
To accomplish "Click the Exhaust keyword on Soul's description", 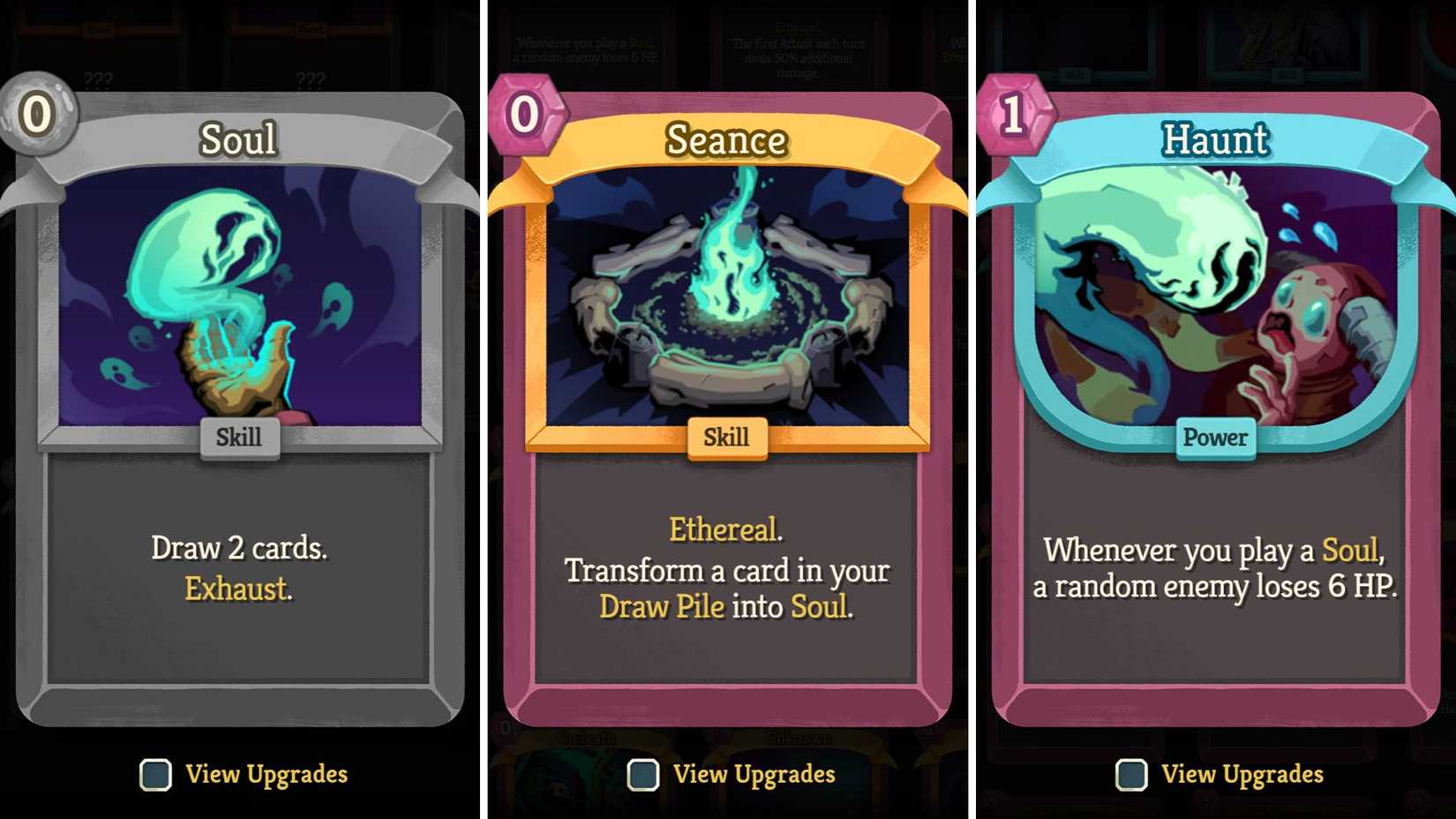I will click(x=236, y=589).
